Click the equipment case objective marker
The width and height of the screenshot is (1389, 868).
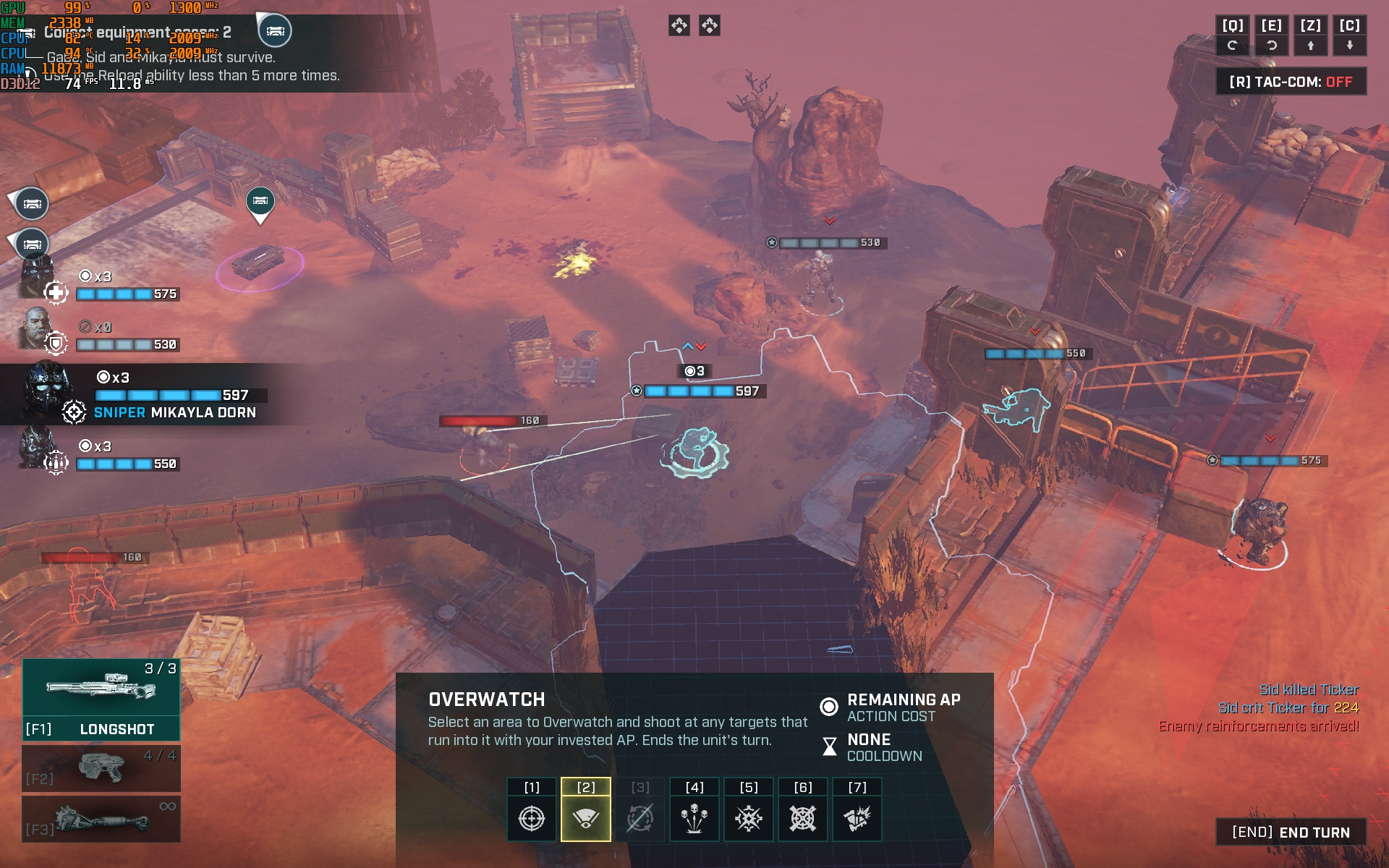click(x=260, y=200)
